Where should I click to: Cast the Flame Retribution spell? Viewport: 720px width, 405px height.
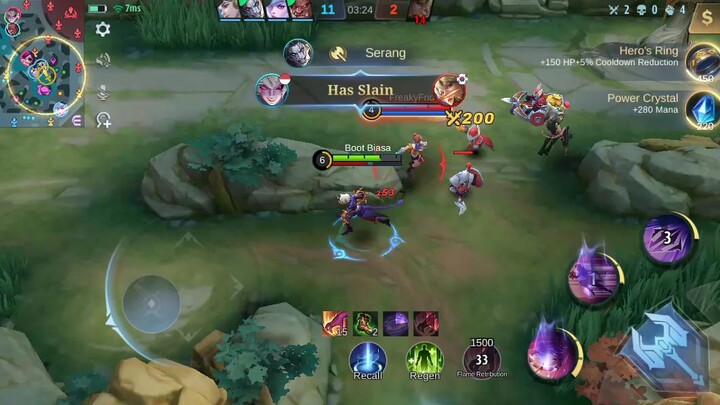(481, 360)
